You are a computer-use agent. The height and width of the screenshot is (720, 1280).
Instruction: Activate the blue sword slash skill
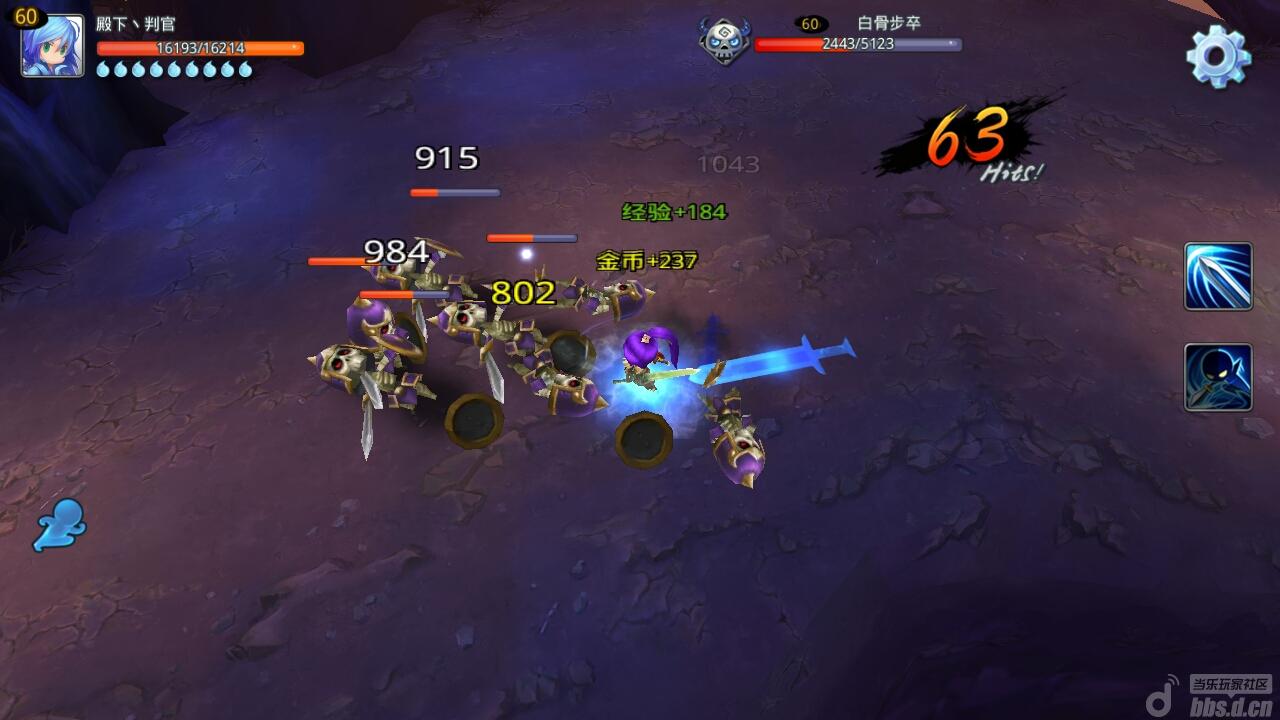(1218, 276)
